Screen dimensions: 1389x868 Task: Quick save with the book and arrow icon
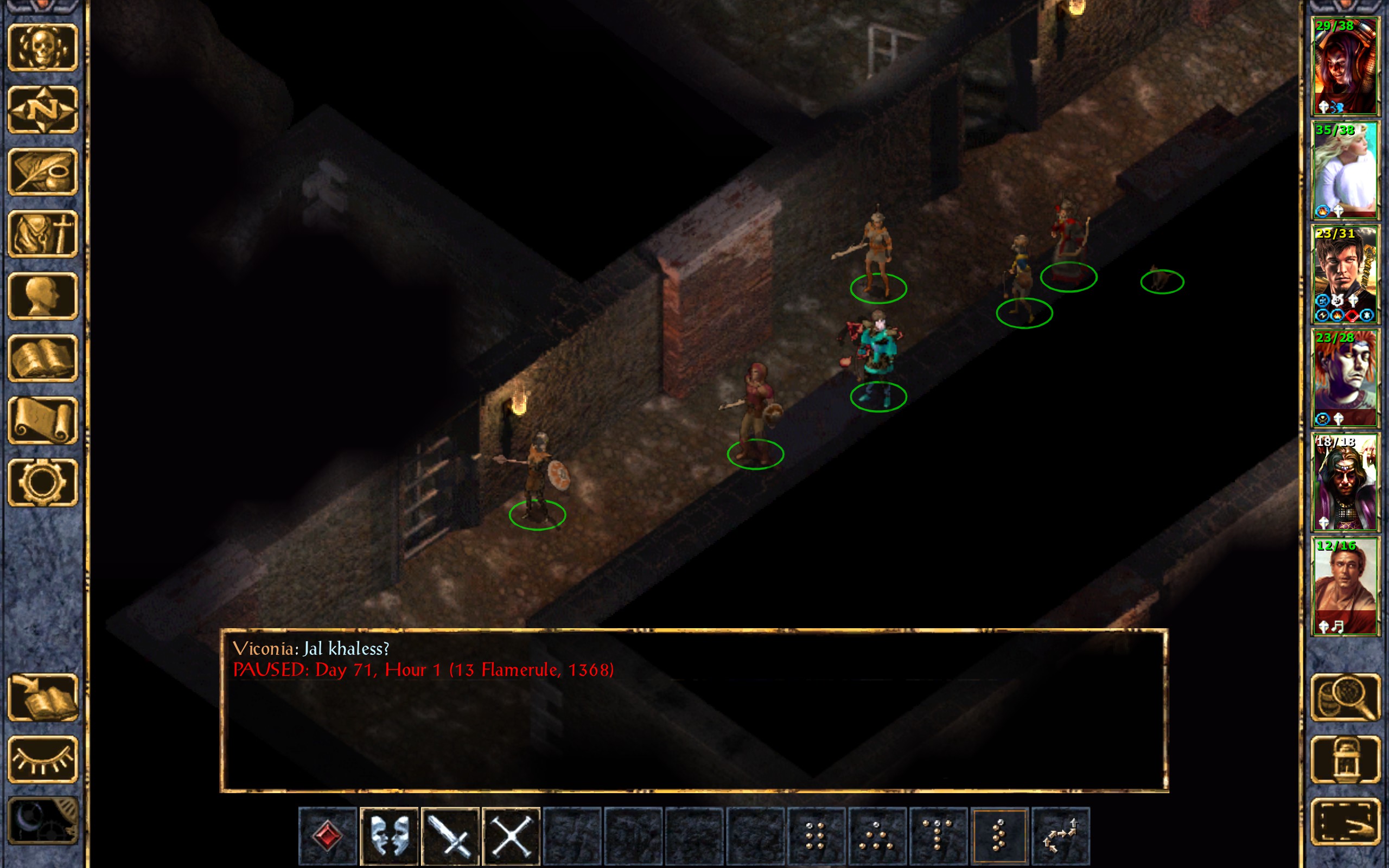pyautogui.click(x=43, y=697)
